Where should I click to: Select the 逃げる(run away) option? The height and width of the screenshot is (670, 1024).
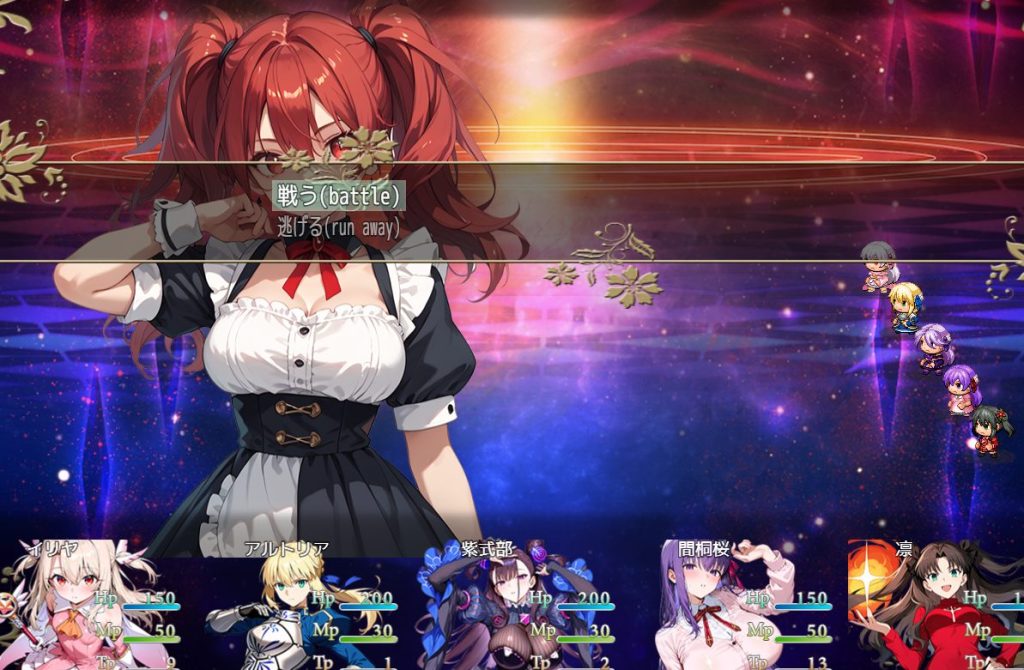338,227
